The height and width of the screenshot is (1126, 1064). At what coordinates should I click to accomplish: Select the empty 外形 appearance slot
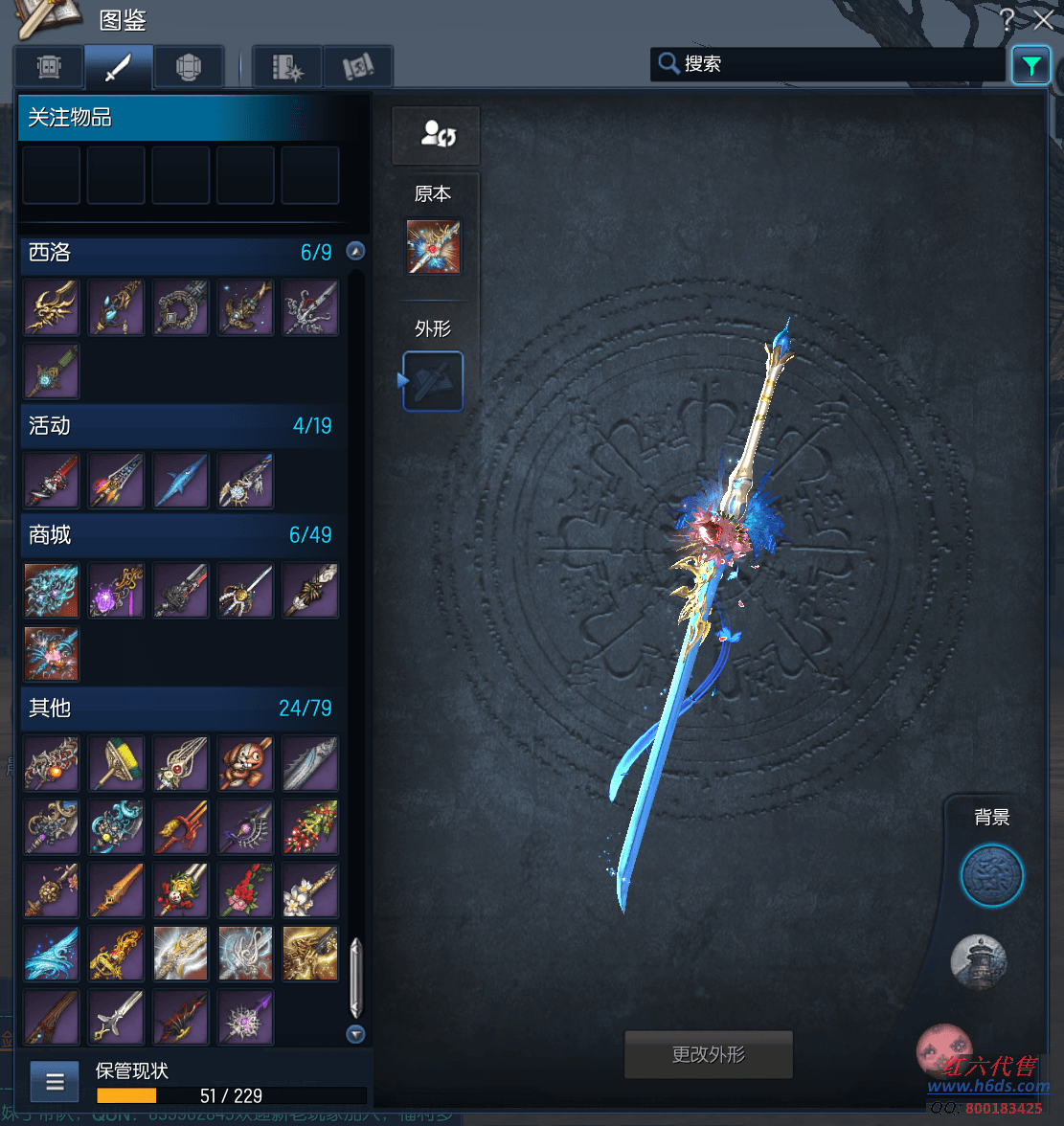pyautogui.click(x=433, y=381)
